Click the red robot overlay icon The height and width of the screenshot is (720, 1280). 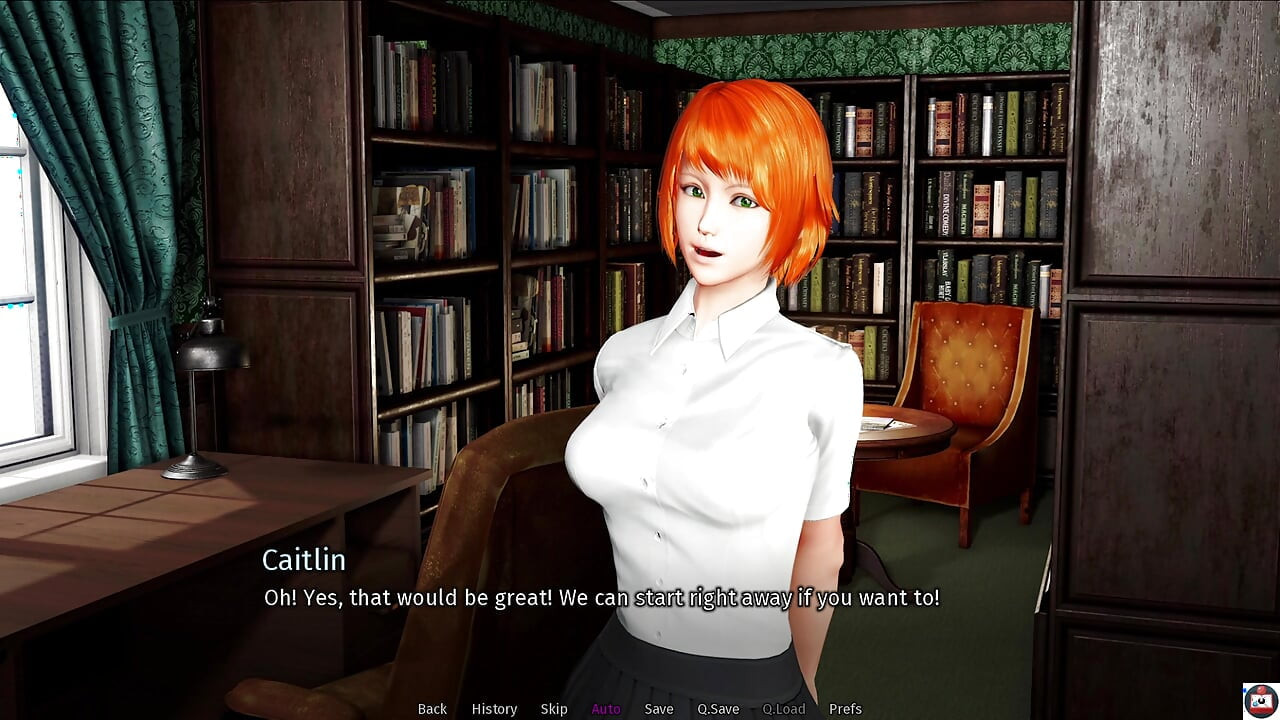(1261, 701)
